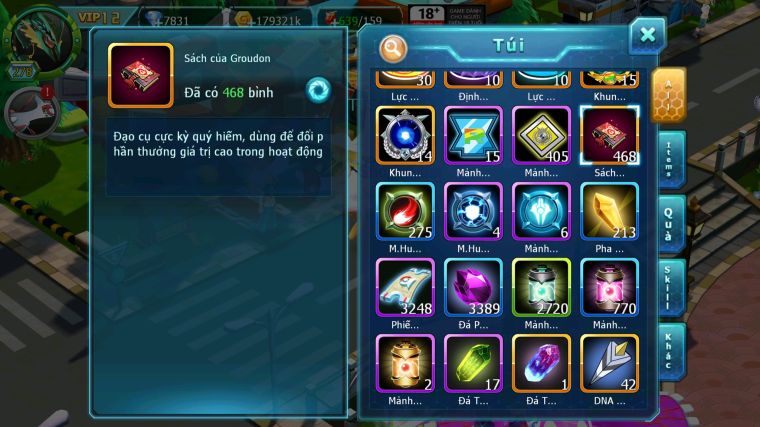Select the DNA item slot with 42

609,362
